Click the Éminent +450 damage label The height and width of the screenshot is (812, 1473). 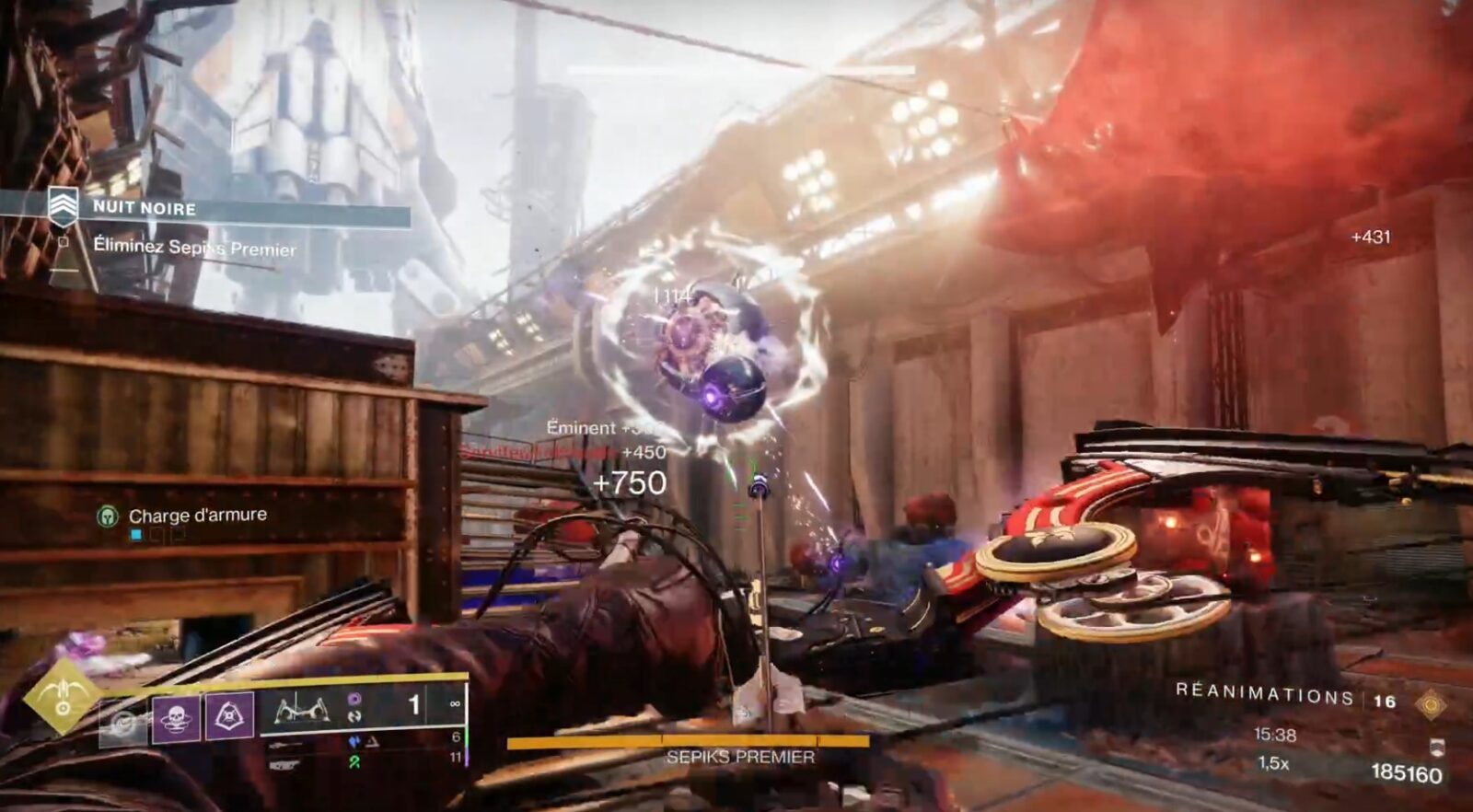coord(598,428)
